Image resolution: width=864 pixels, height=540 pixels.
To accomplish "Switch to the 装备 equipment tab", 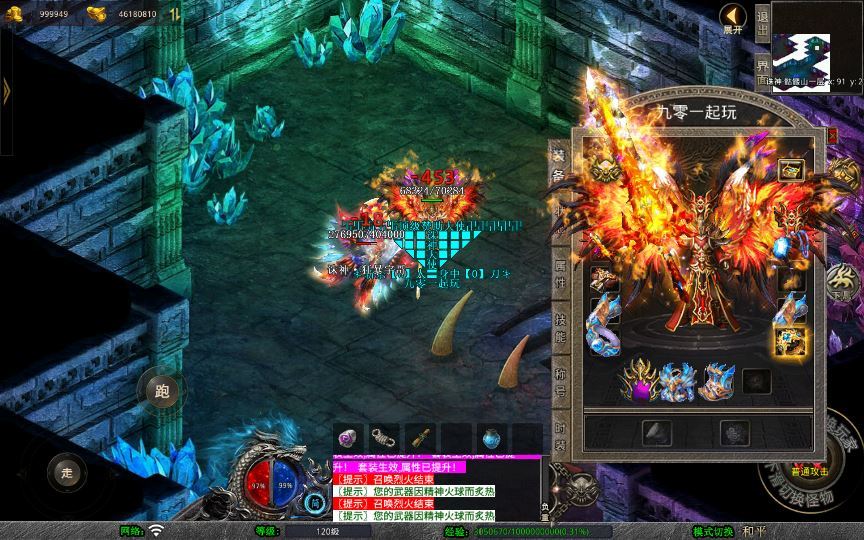I will [x=559, y=162].
